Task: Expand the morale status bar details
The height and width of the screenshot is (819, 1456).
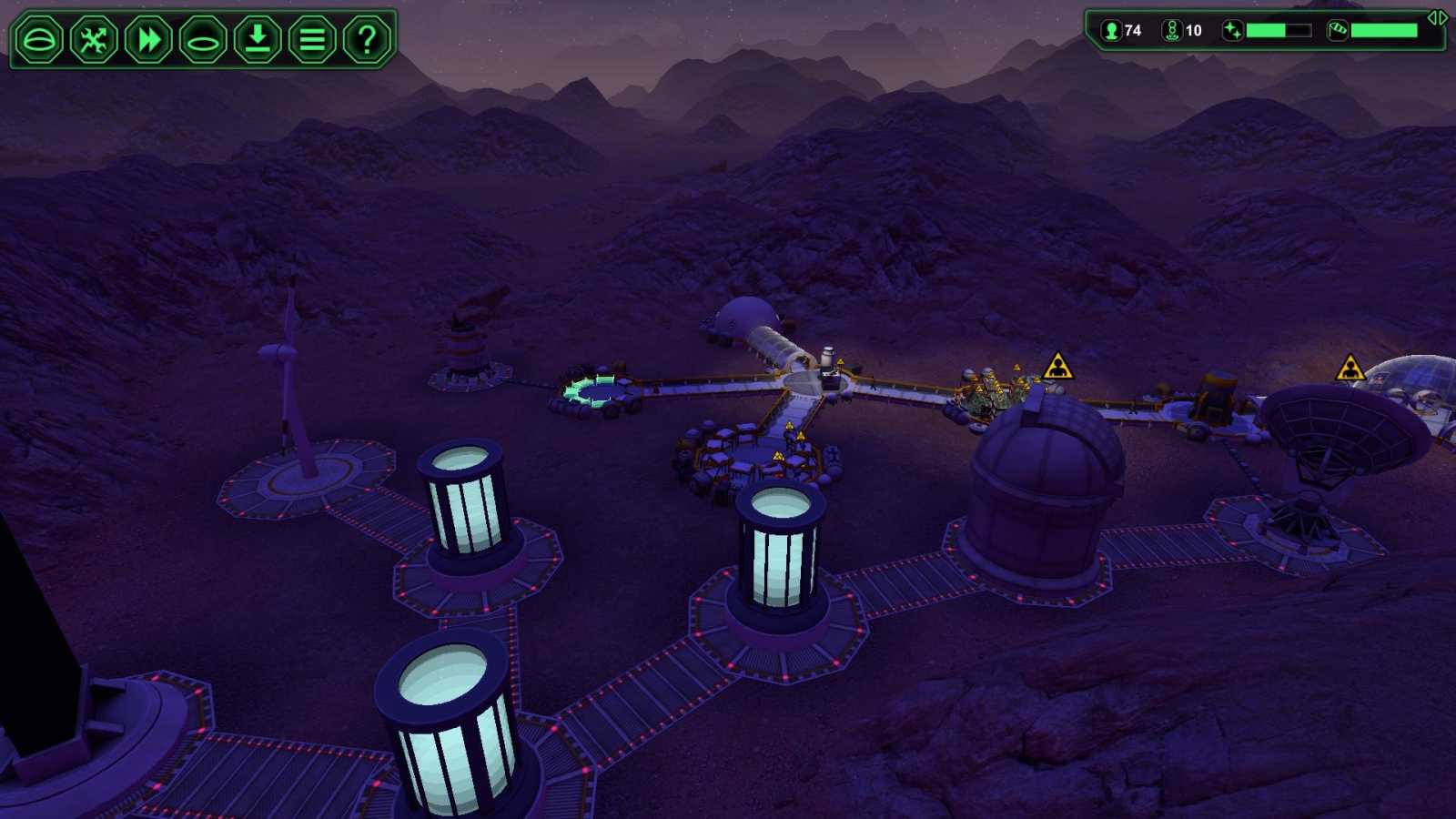Action: pyautogui.click(x=1278, y=30)
